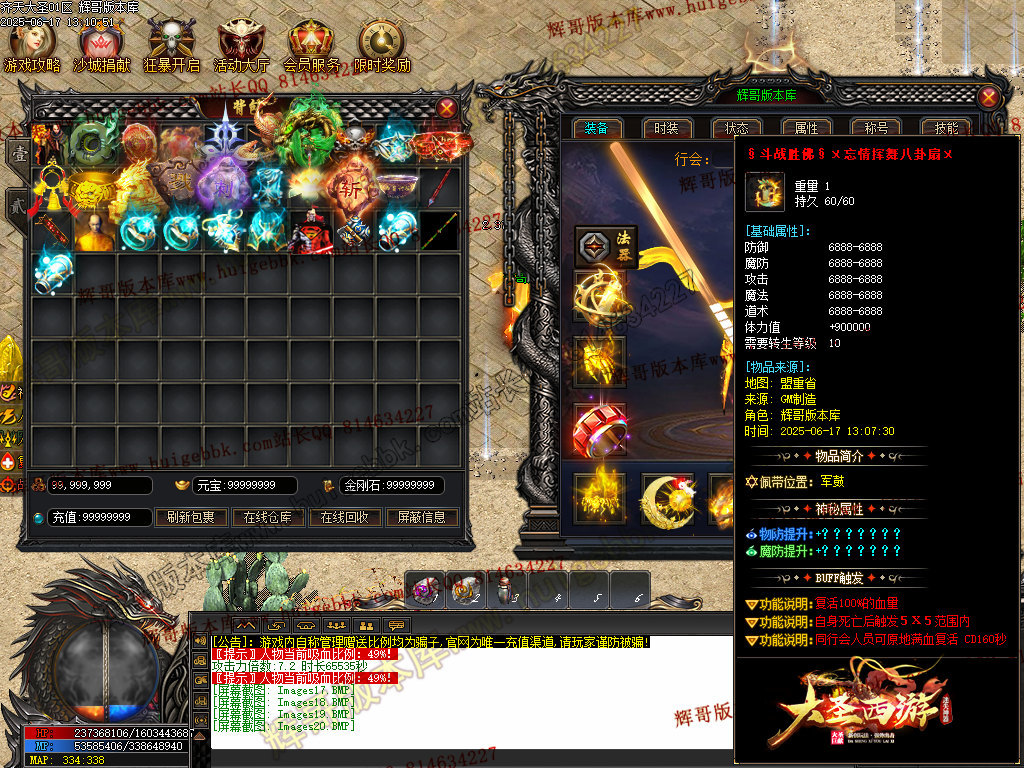The width and height of the screenshot is (1024, 768).
Task: Open the 会员服务 member service icon
Action: [311, 46]
